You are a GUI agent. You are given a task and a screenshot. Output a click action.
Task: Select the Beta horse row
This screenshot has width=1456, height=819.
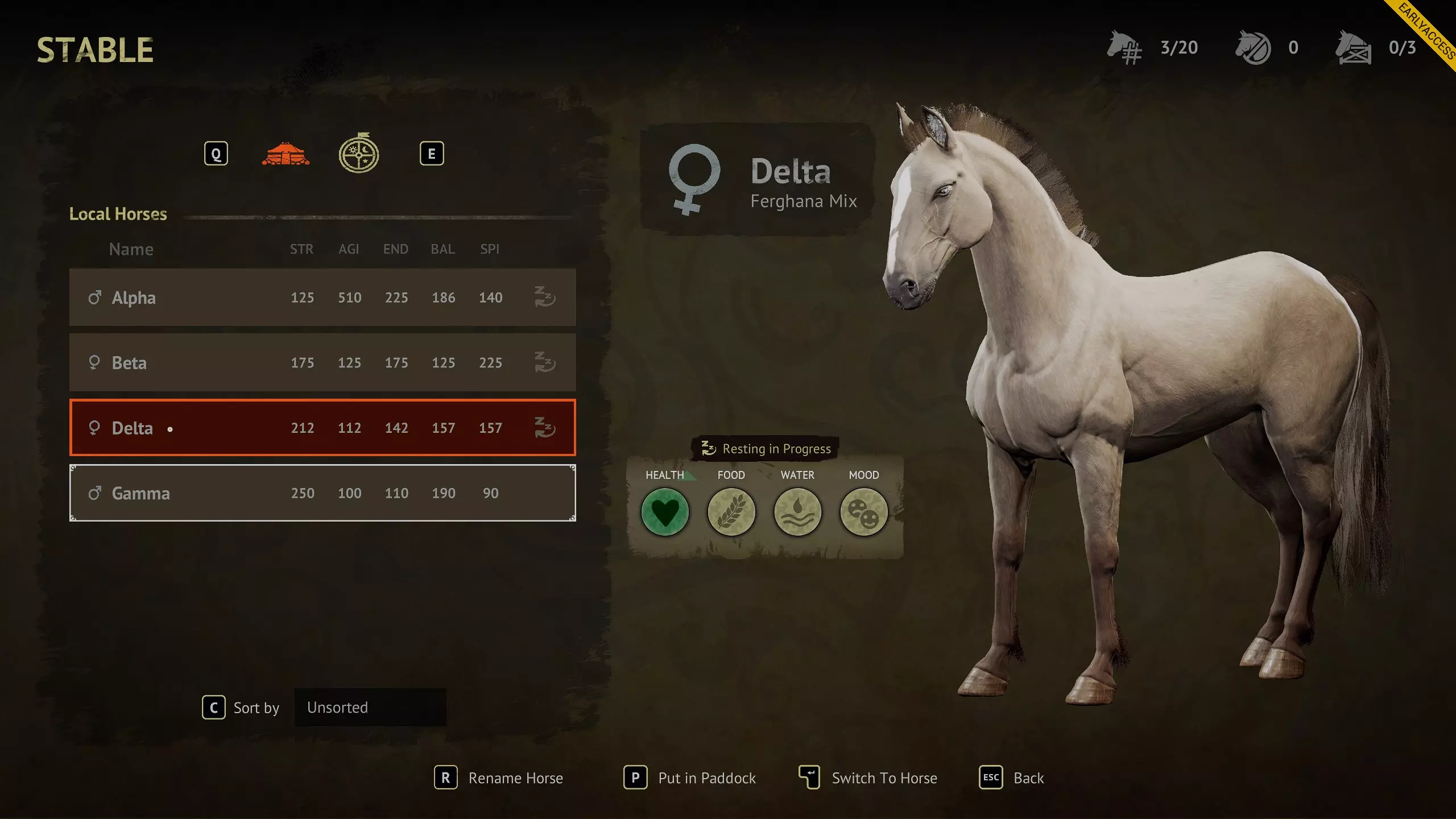pyautogui.click(x=322, y=362)
